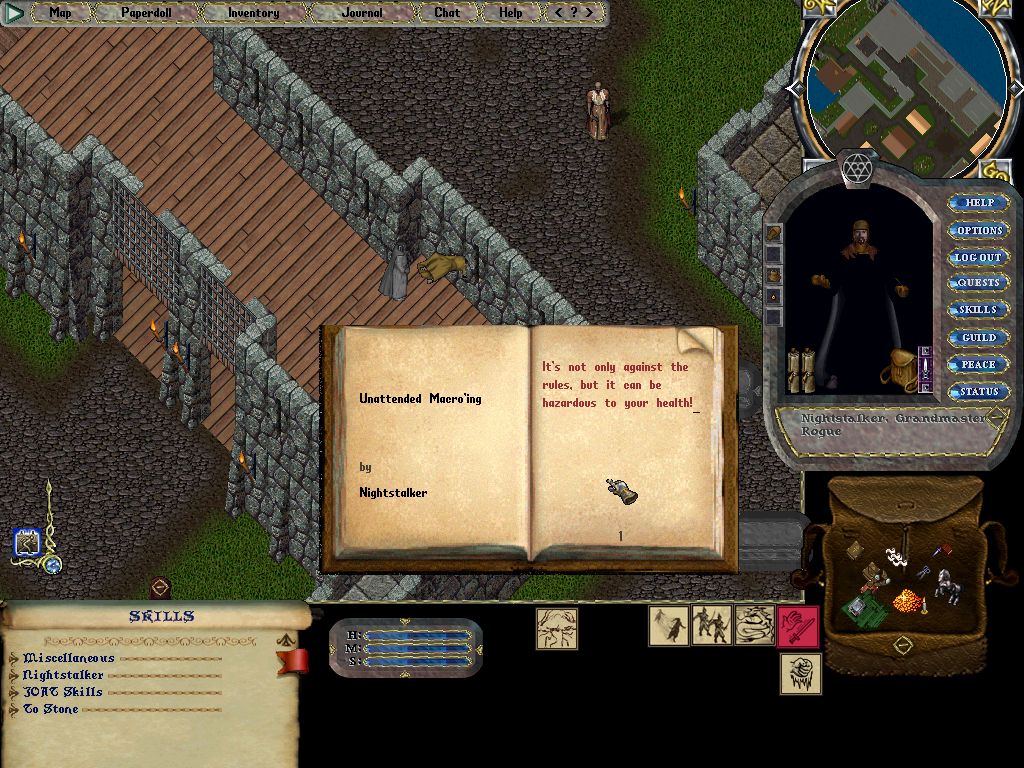Viewport: 1024px width, 768px height.
Task: Activate the red hand-and-sword ability icon
Action: 798,626
